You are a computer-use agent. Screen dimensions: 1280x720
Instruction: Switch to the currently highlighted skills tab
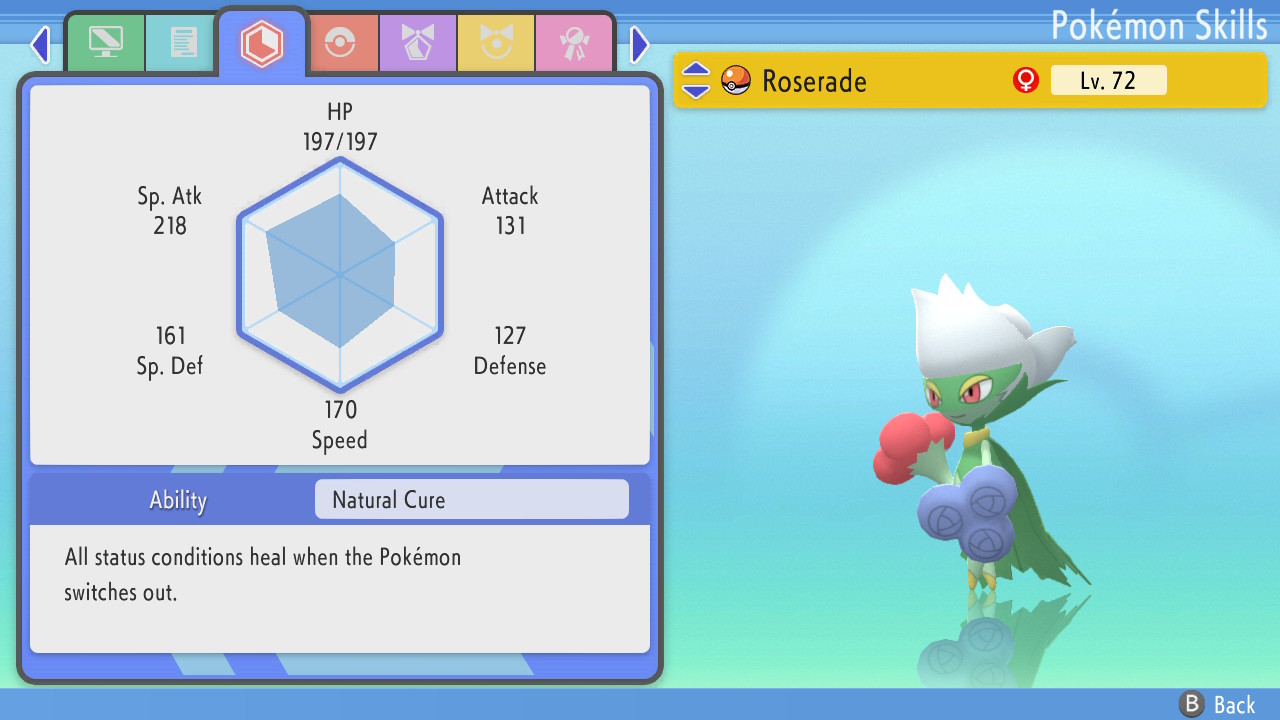[262, 42]
